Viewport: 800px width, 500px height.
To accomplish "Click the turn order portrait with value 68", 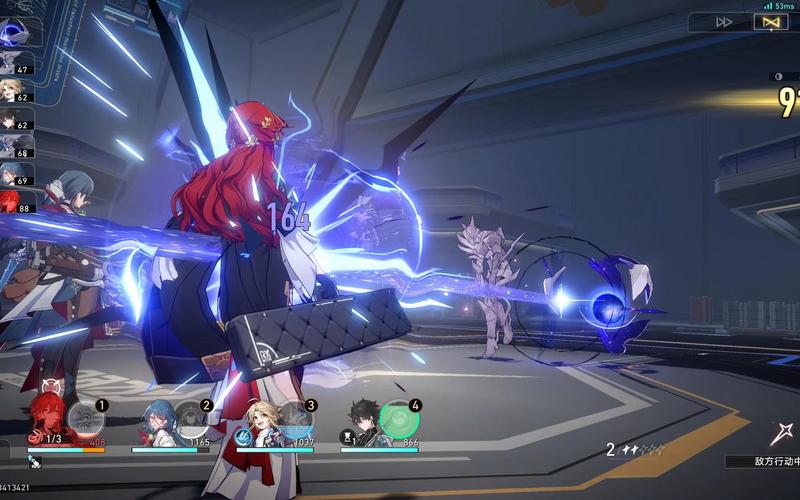I will click(x=15, y=147).
